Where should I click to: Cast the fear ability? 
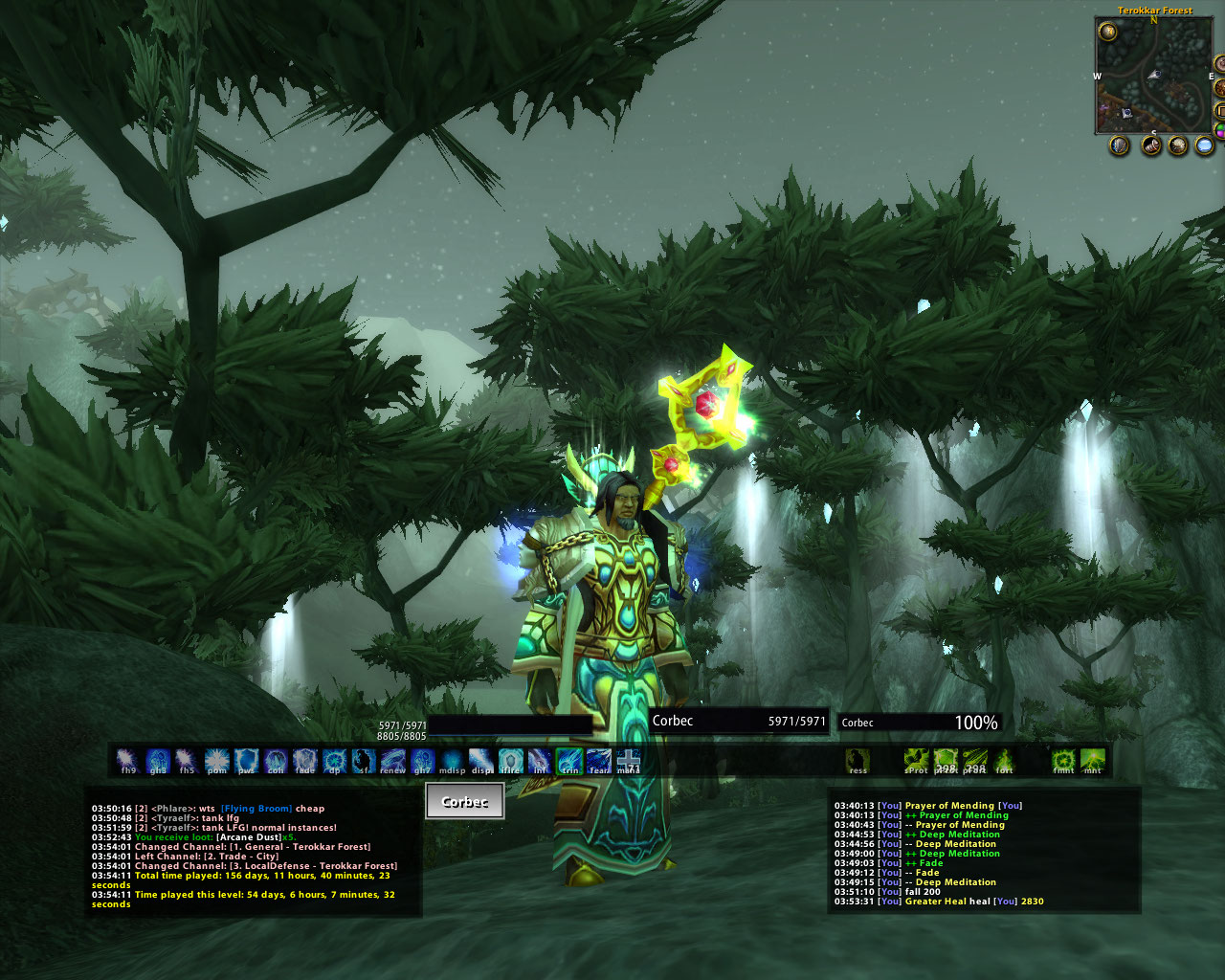599,761
